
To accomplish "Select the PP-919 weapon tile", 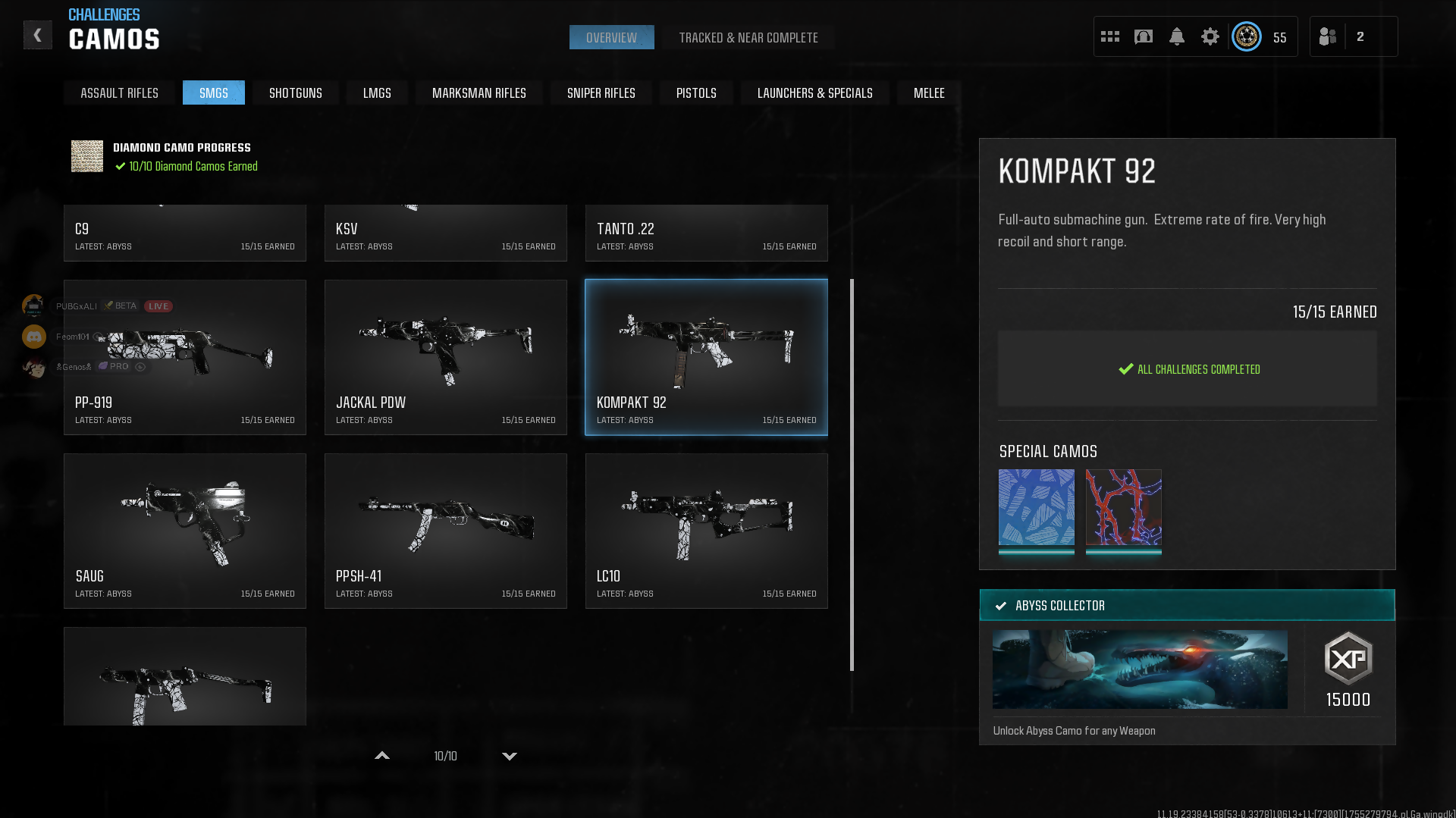I will (x=185, y=357).
